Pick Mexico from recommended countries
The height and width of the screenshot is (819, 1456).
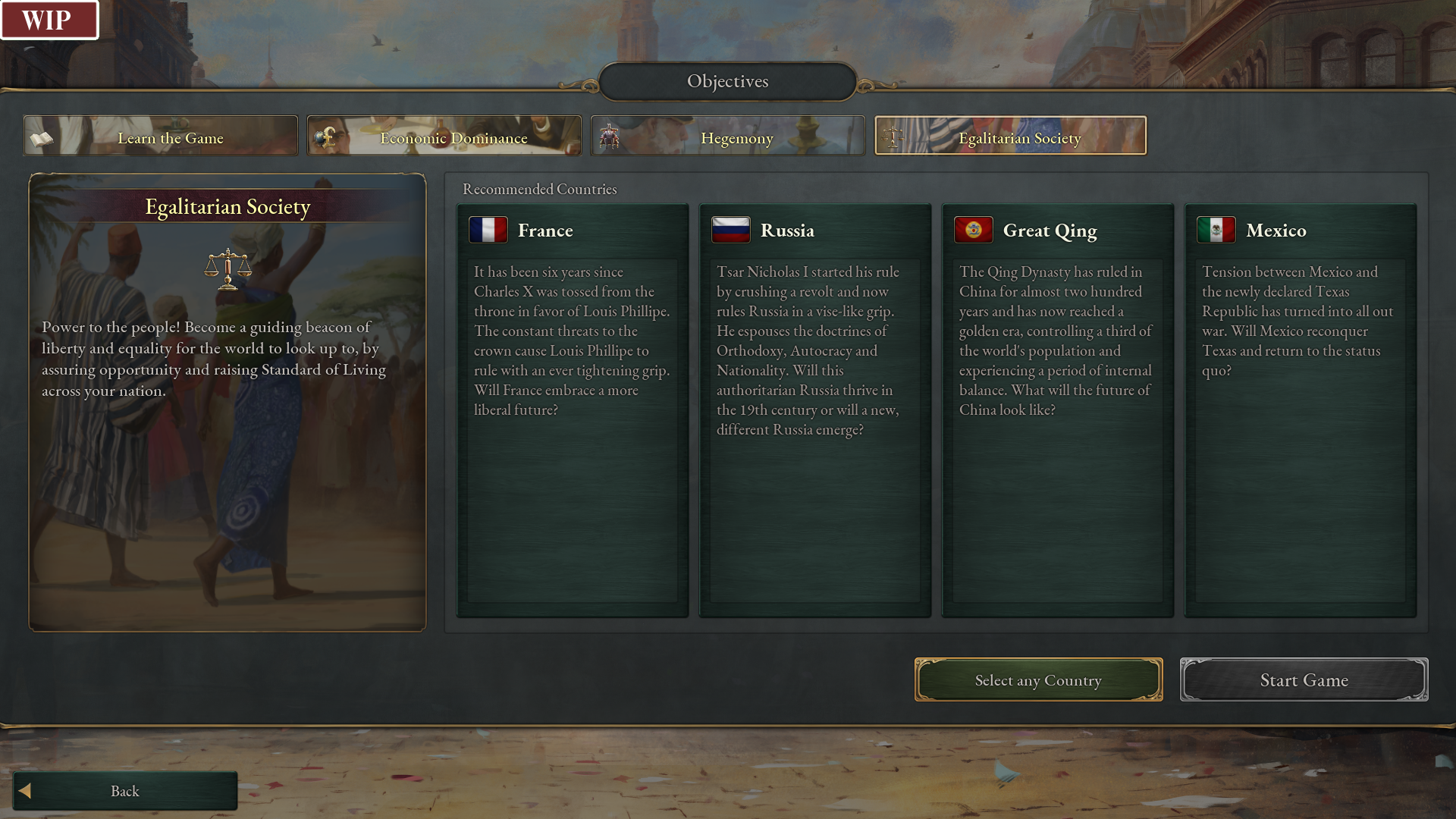pyautogui.click(x=1301, y=409)
